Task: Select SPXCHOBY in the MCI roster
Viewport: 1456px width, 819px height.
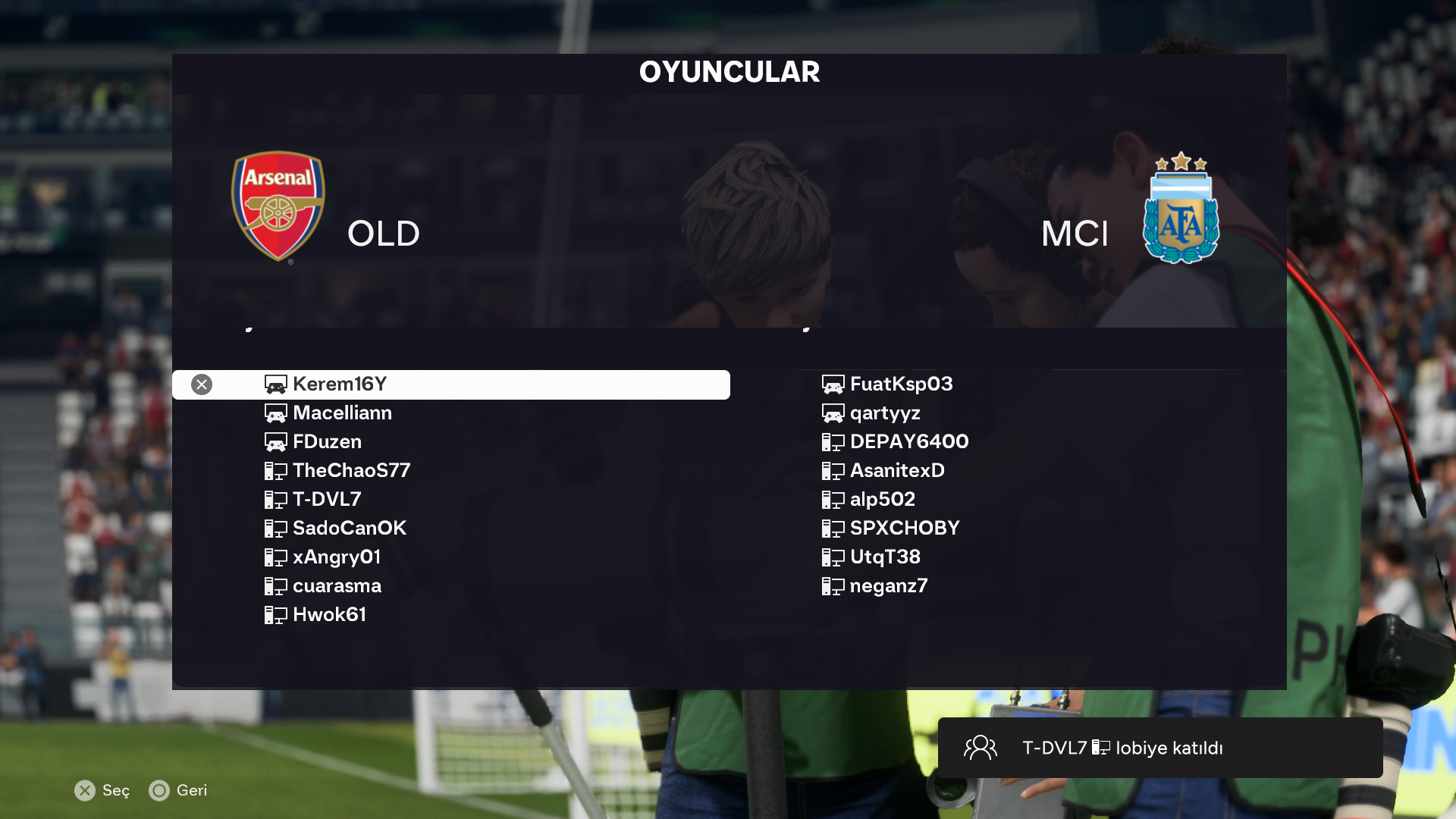Action: [904, 529]
